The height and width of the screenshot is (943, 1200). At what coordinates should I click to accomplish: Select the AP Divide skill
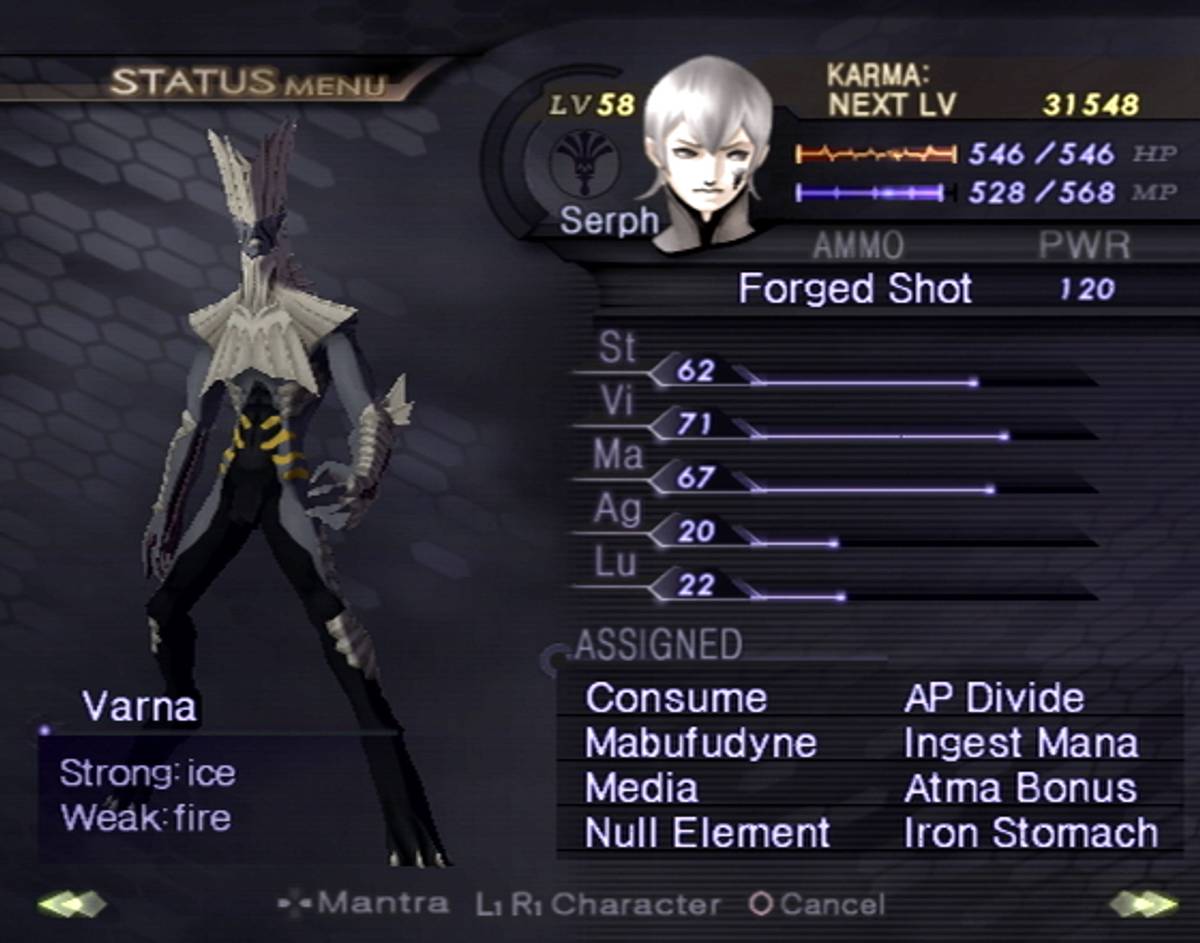(993, 698)
